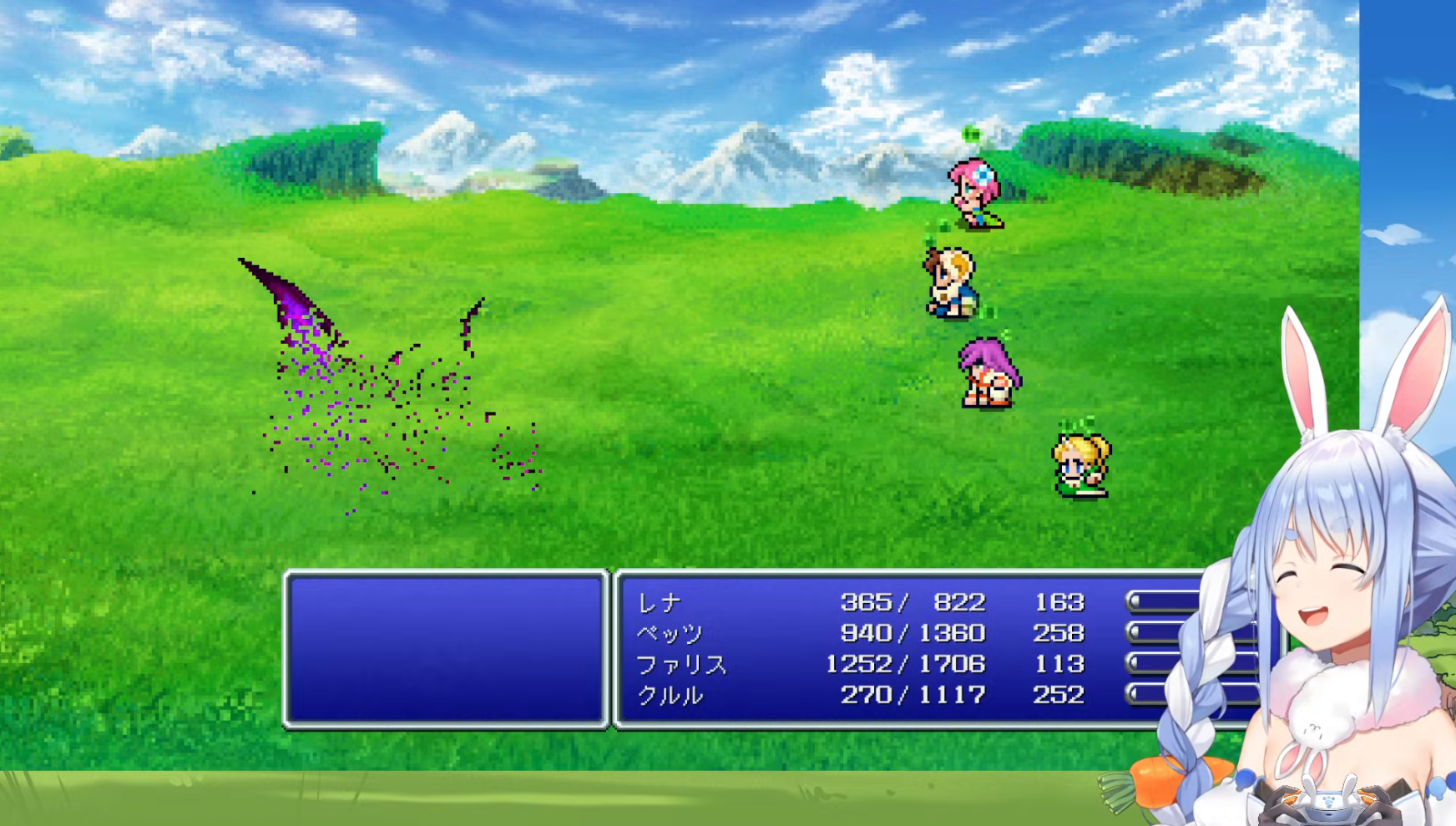
Task: Select ファリス in the party list
Action: pos(681,664)
